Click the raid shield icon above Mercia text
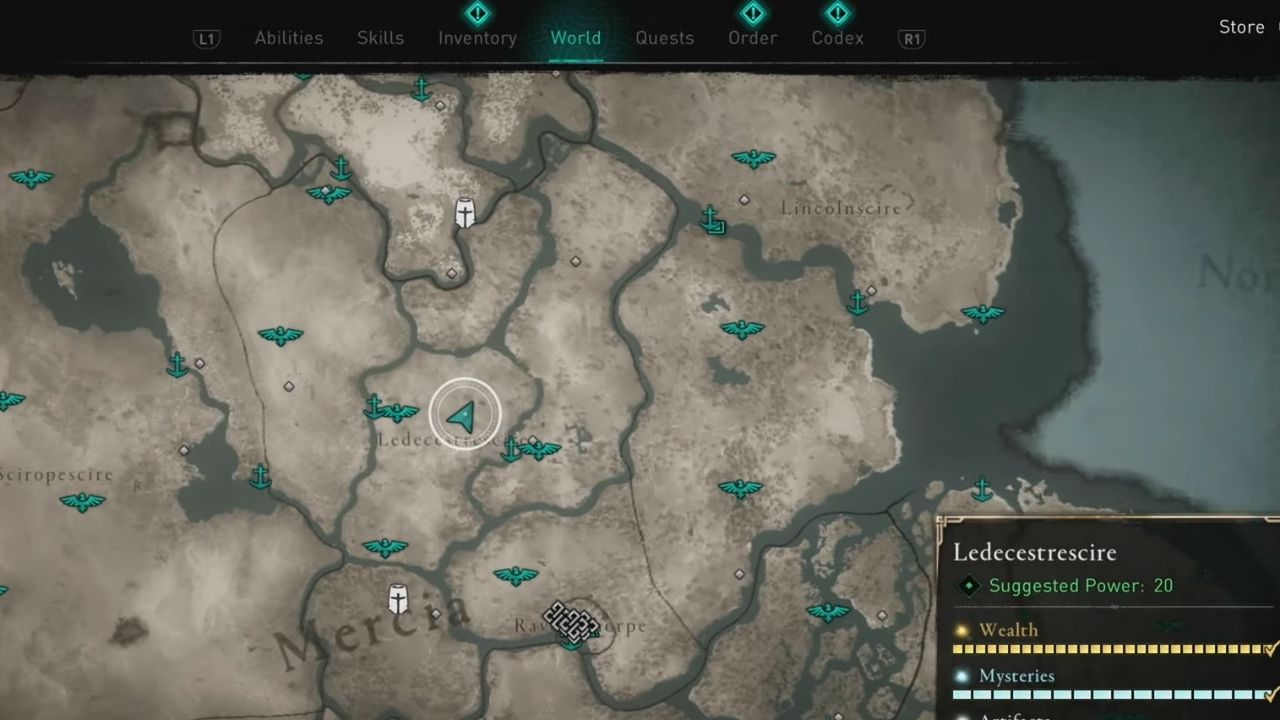The width and height of the screenshot is (1280, 720). tap(396, 598)
